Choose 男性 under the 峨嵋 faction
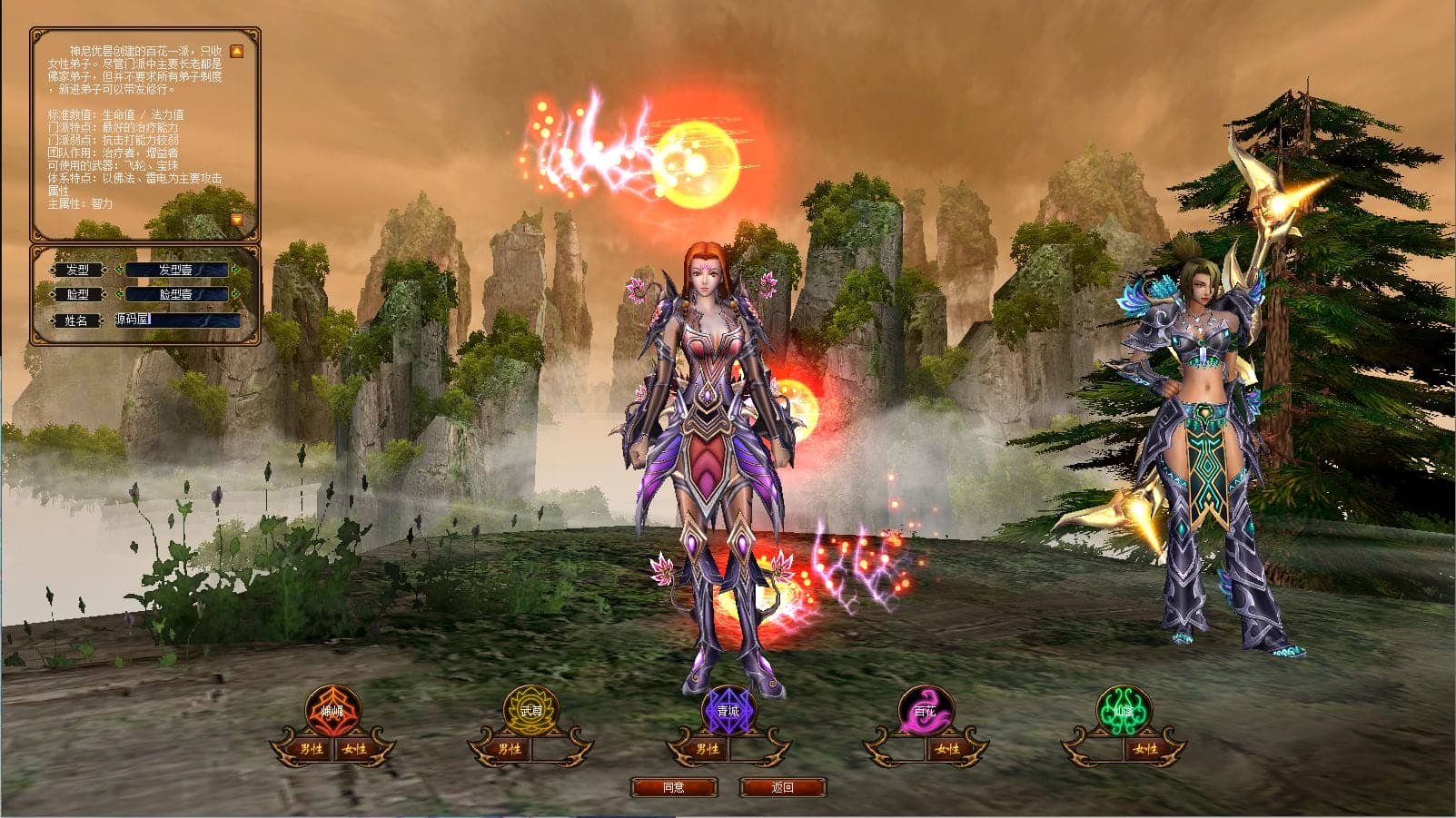Screen dimensions: 1456x818 tap(312, 749)
